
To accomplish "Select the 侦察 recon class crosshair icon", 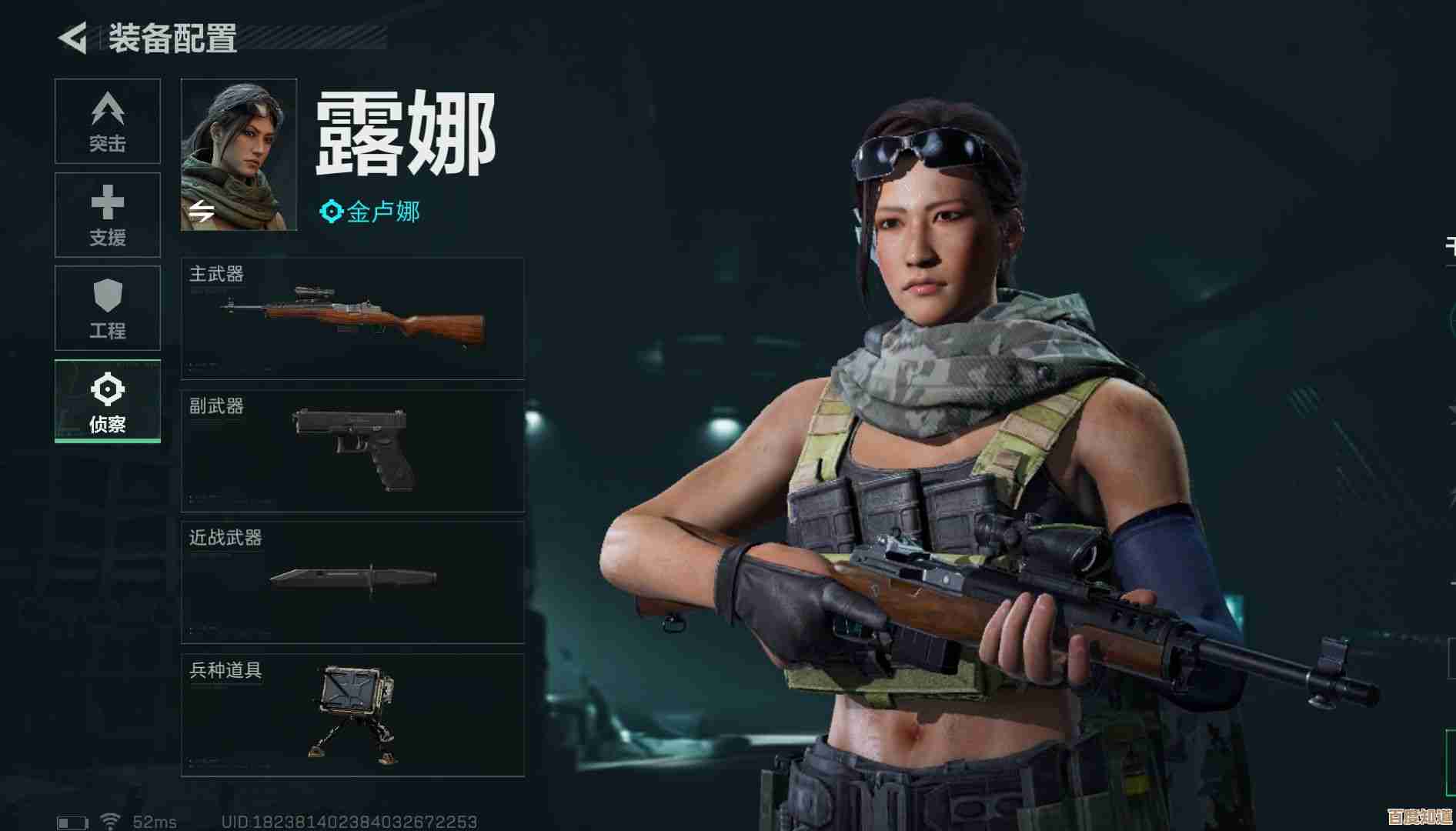I will tap(107, 390).
